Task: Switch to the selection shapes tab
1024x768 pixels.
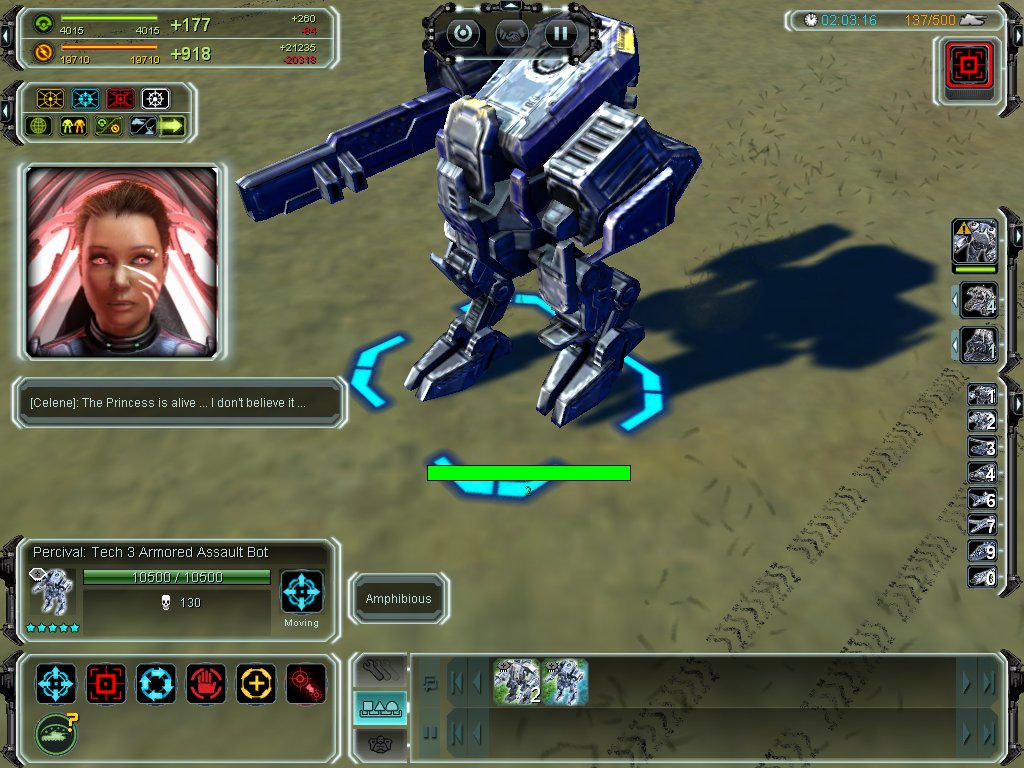Action: [380, 708]
